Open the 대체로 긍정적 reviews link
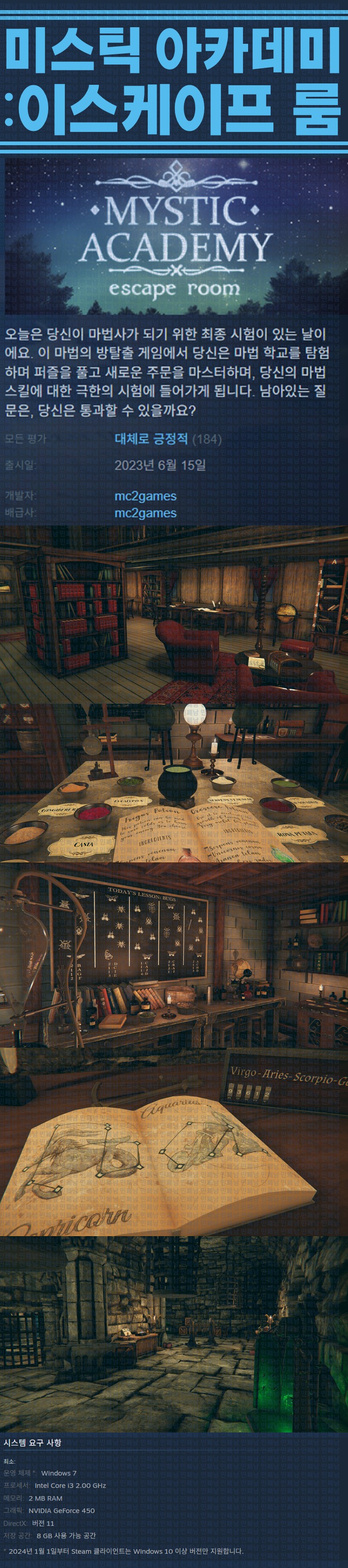 point(151,439)
